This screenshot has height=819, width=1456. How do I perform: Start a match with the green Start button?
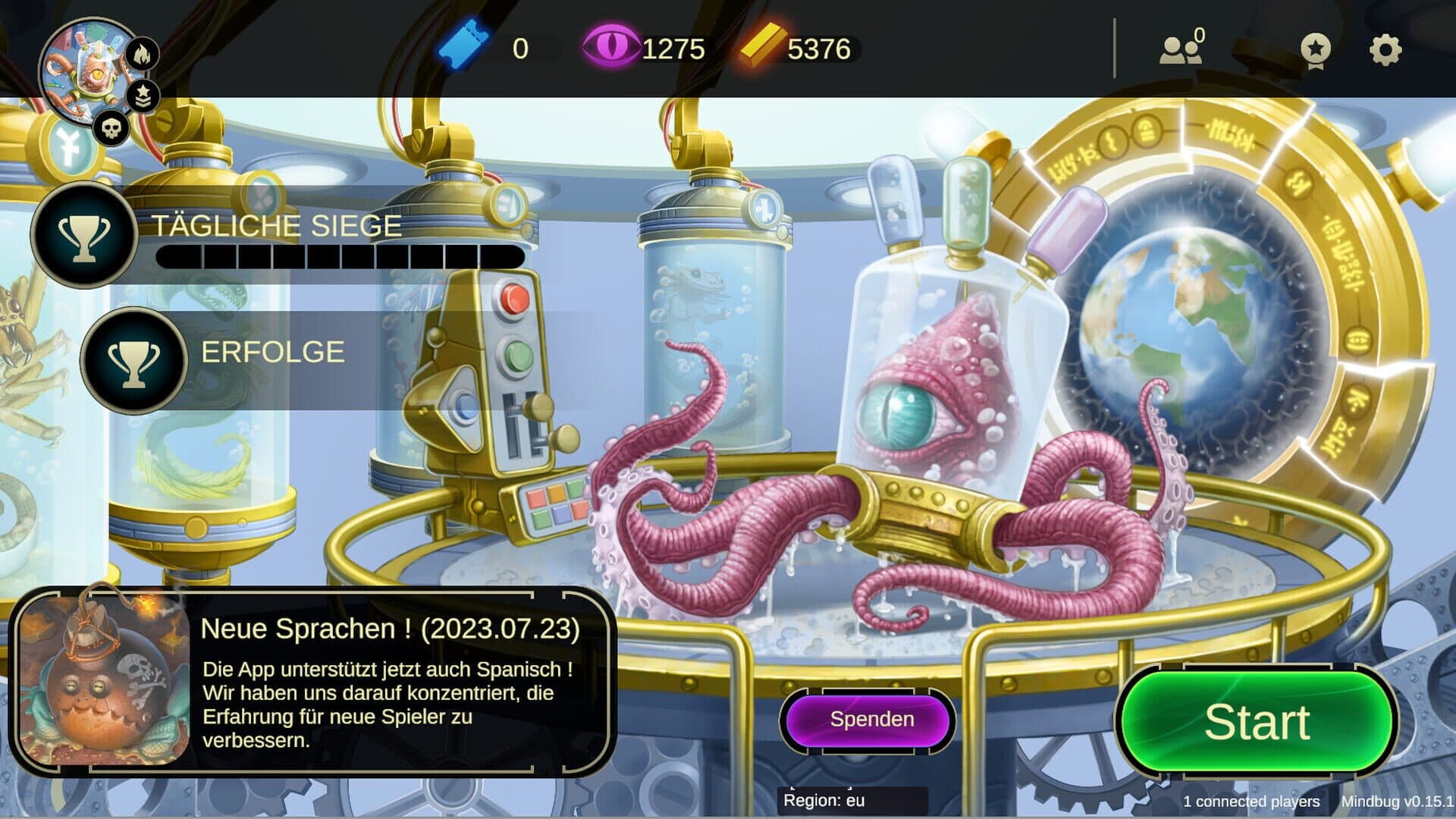click(1257, 721)
